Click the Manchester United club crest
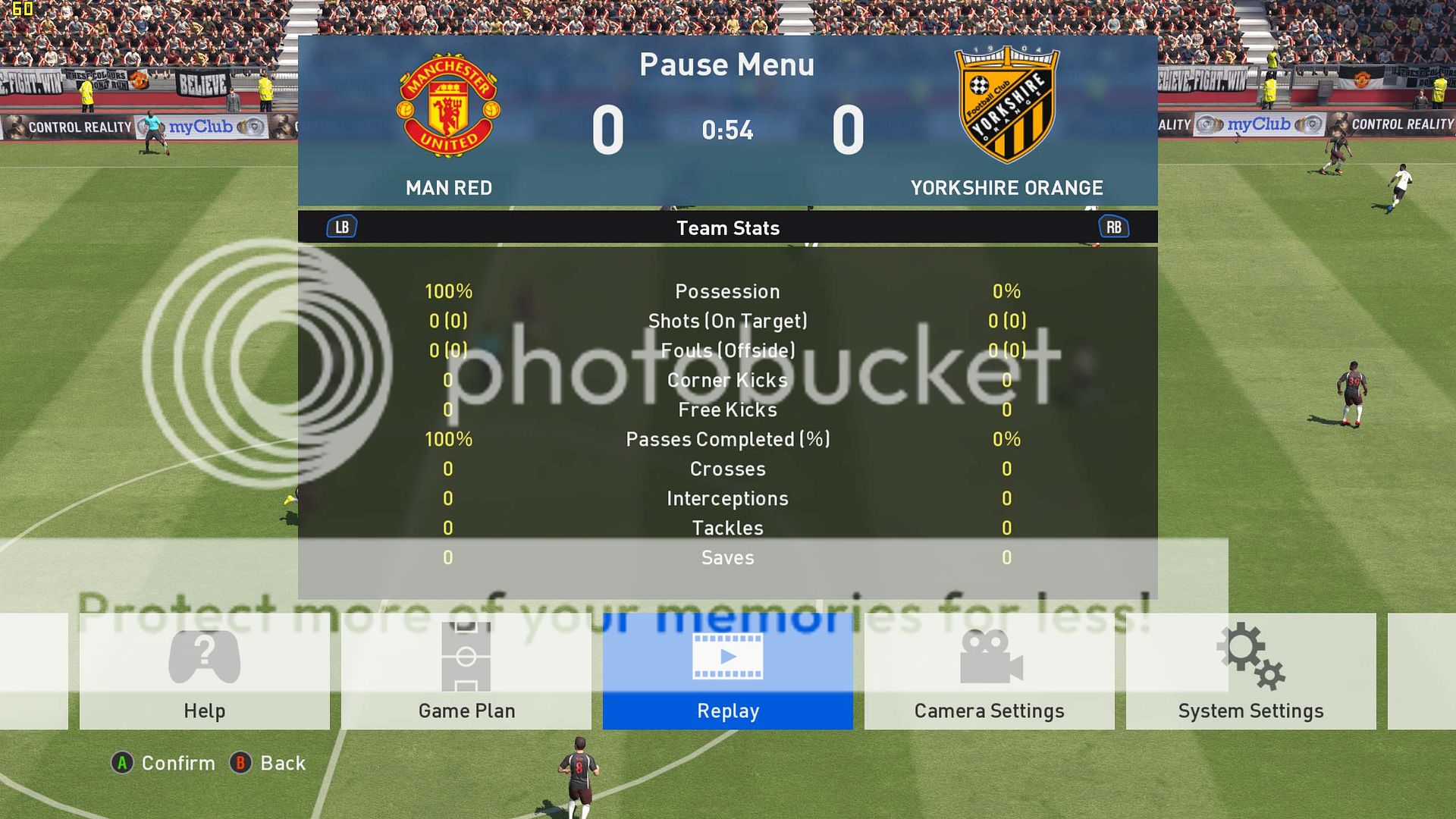This screenshot has width=1456, height=819. click(449, 104)
